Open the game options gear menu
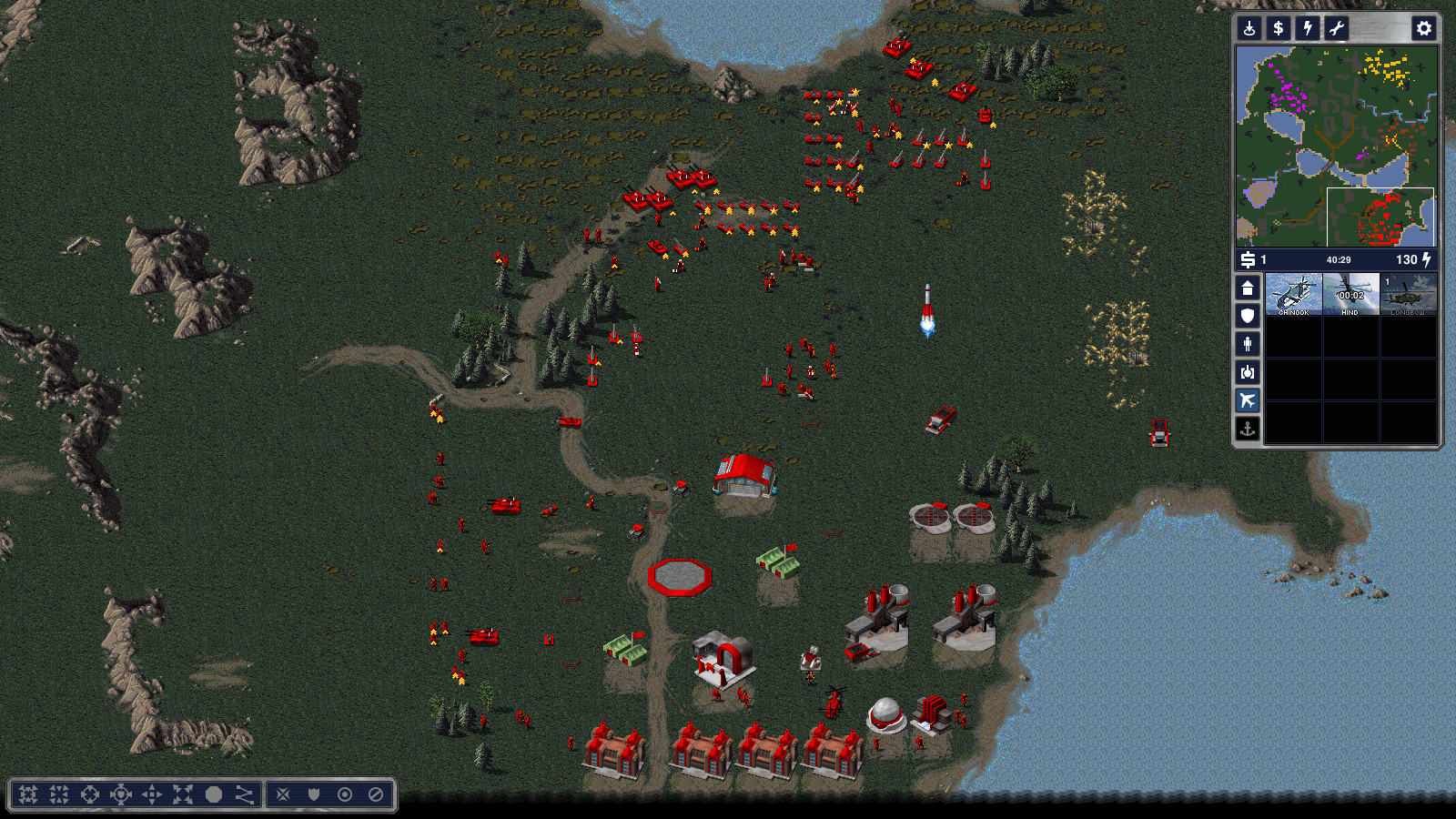 coord(1423,28)
